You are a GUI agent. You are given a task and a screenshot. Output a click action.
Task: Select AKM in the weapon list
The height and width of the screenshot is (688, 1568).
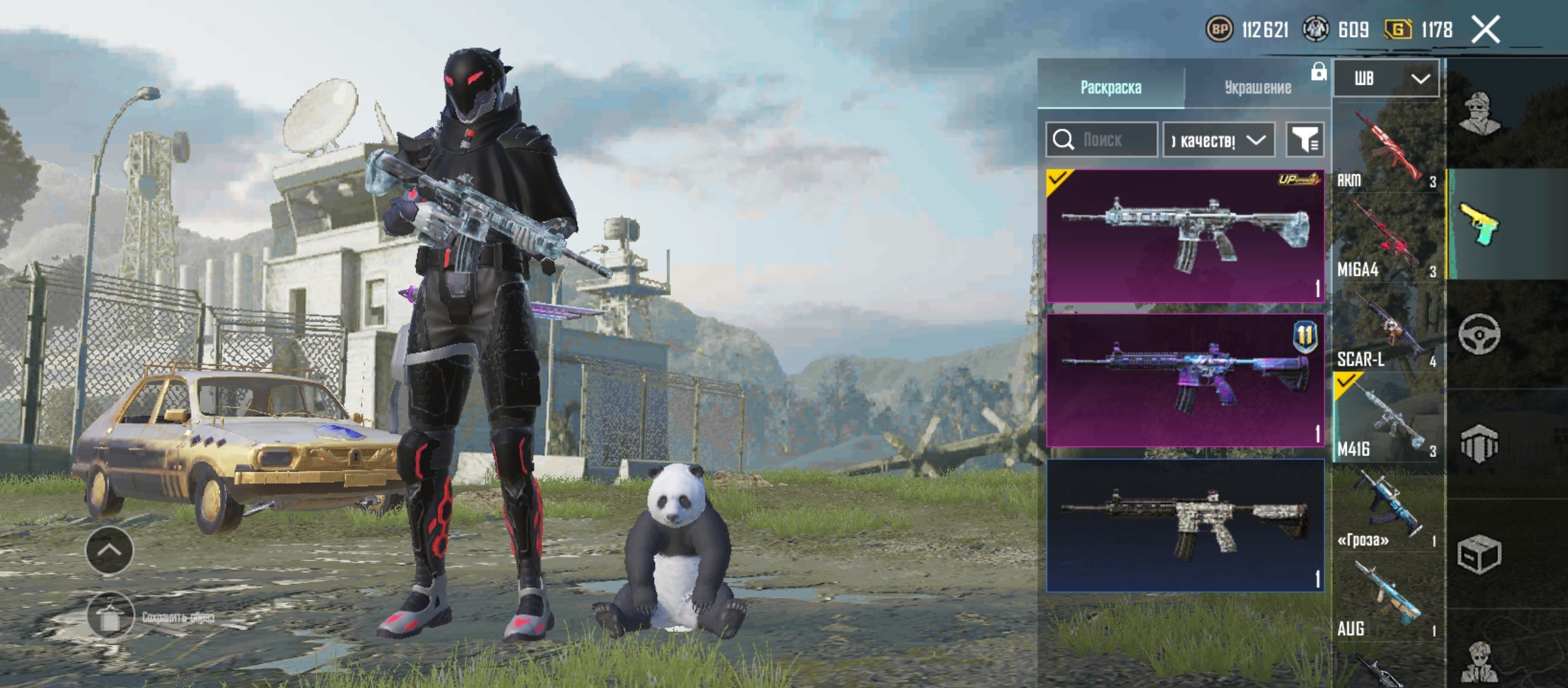pyautogui.click(x=1387, y=150)
